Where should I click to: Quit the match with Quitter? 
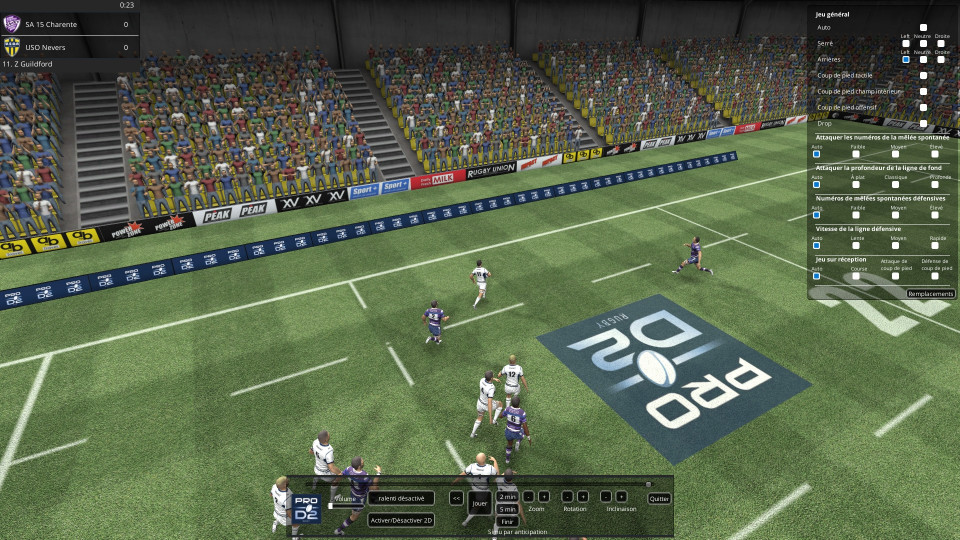[x=659, y=498]
